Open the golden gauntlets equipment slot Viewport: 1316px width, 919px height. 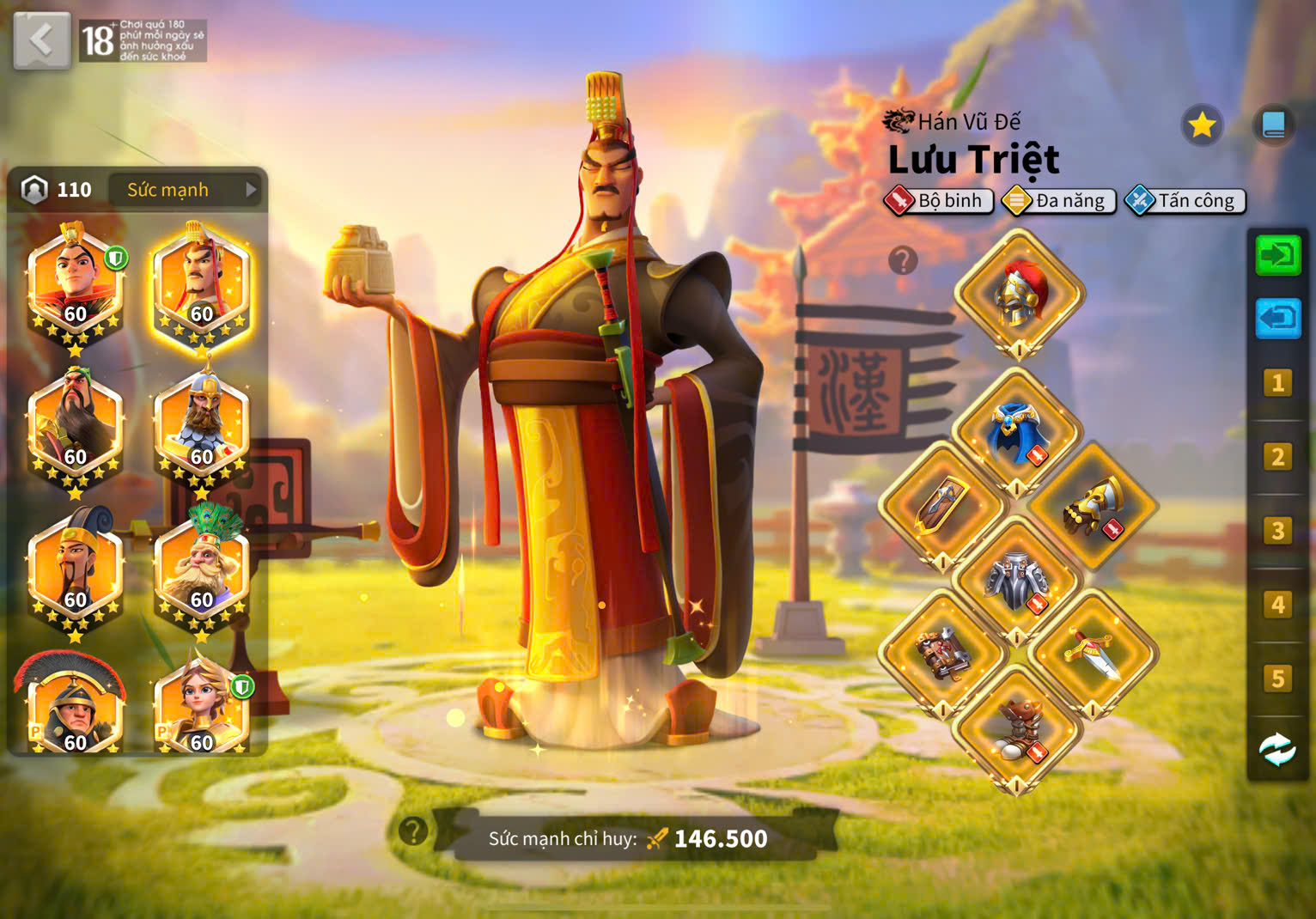[x=1093, y=507]
